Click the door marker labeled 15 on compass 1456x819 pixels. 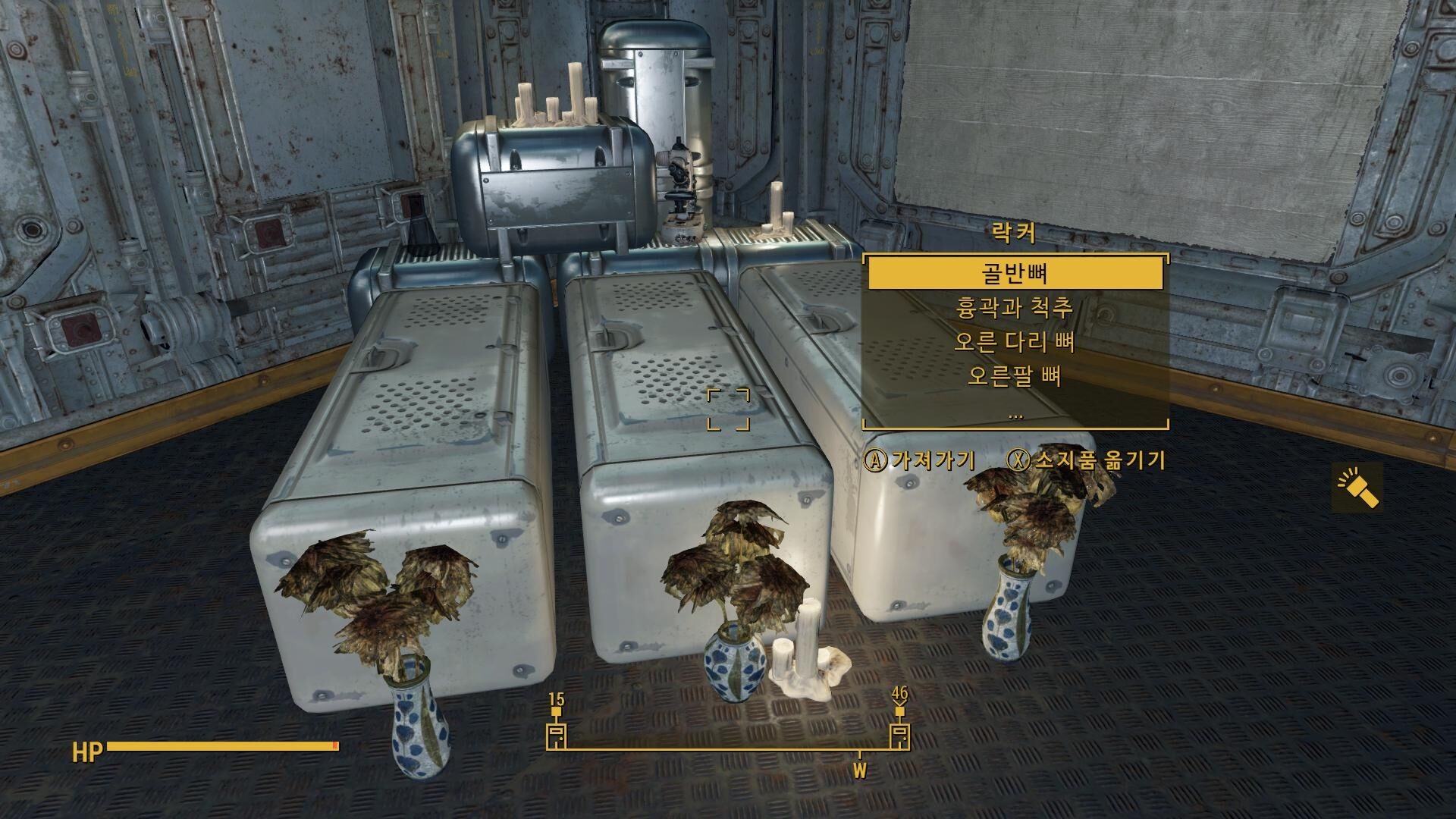pyautogui.click(x=557, y=734)
